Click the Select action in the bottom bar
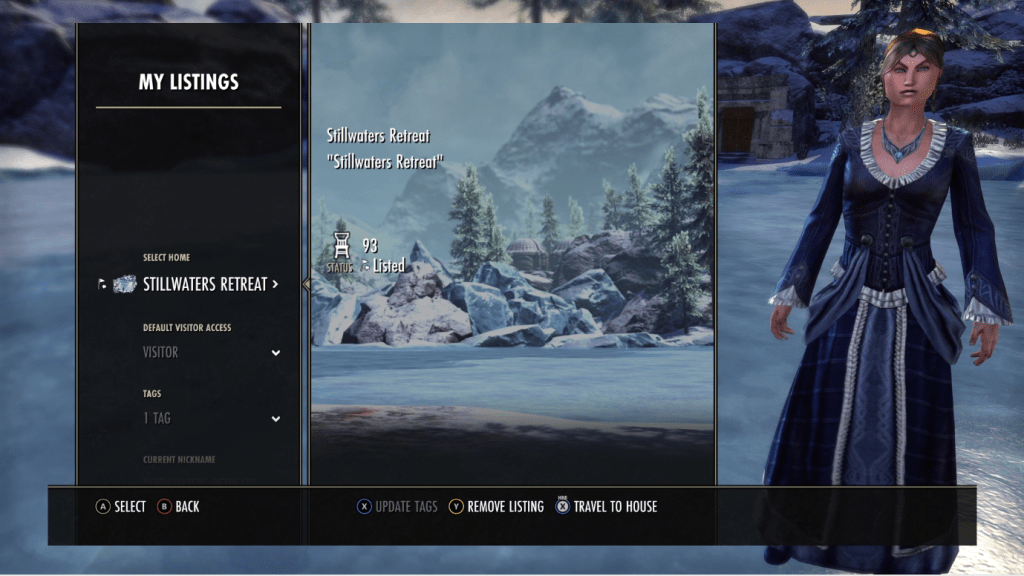 click(121, 507)
